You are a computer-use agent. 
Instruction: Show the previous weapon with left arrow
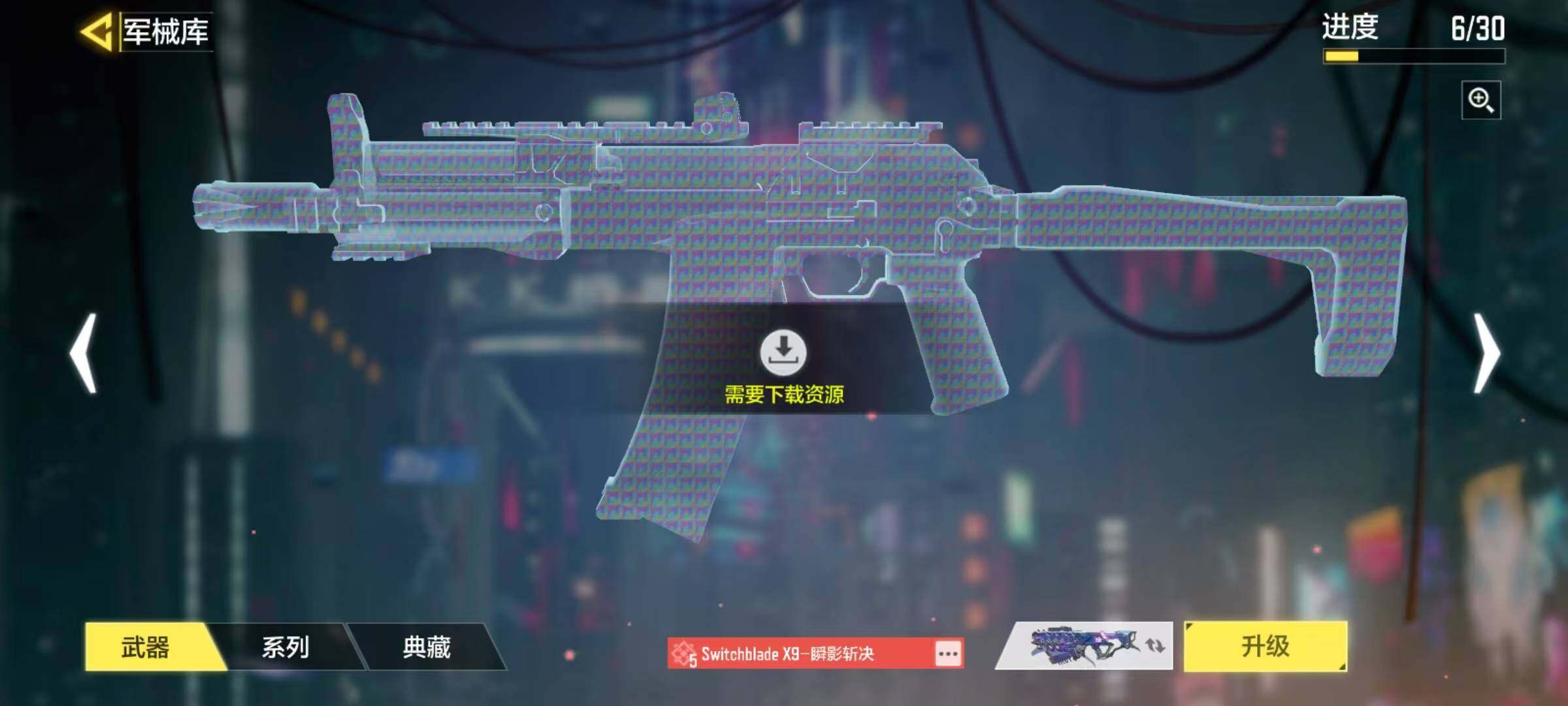[84, 354]
